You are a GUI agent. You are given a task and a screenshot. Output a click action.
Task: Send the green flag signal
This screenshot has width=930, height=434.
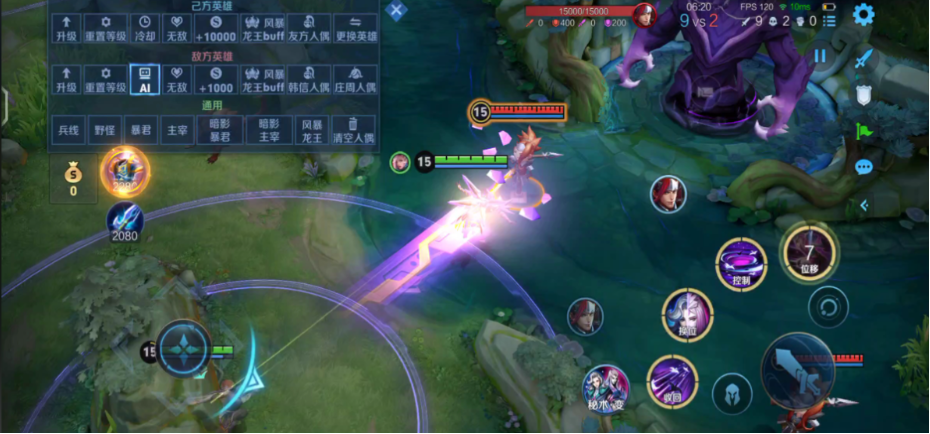coord(864,130)
